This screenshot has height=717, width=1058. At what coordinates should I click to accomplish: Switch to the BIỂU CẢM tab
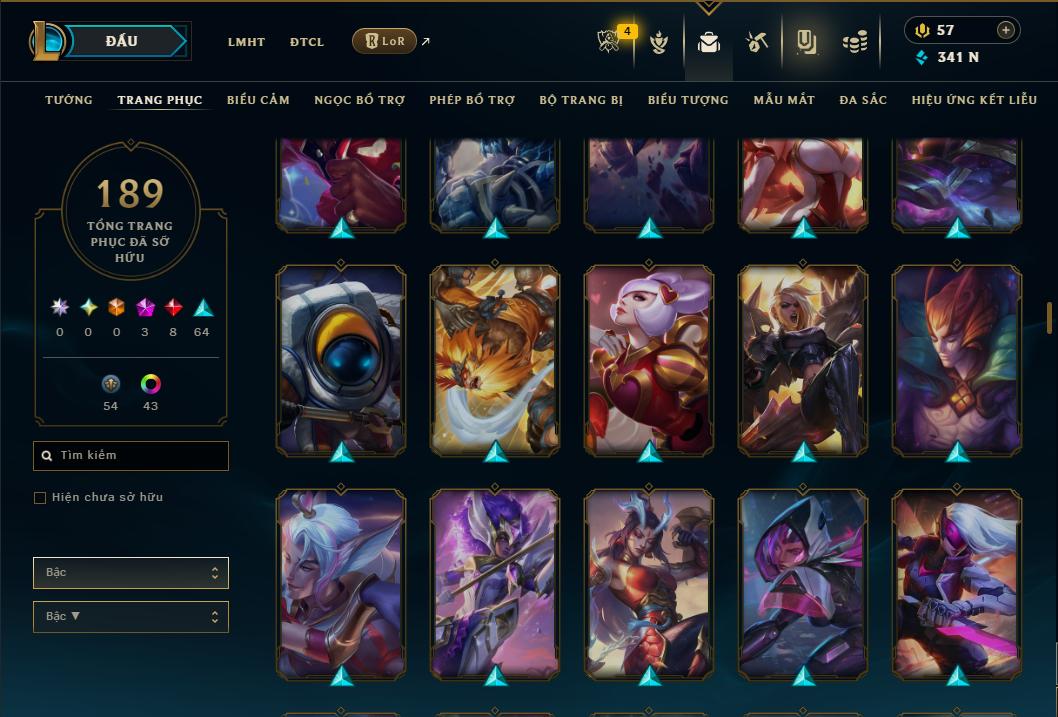(258, 100)
